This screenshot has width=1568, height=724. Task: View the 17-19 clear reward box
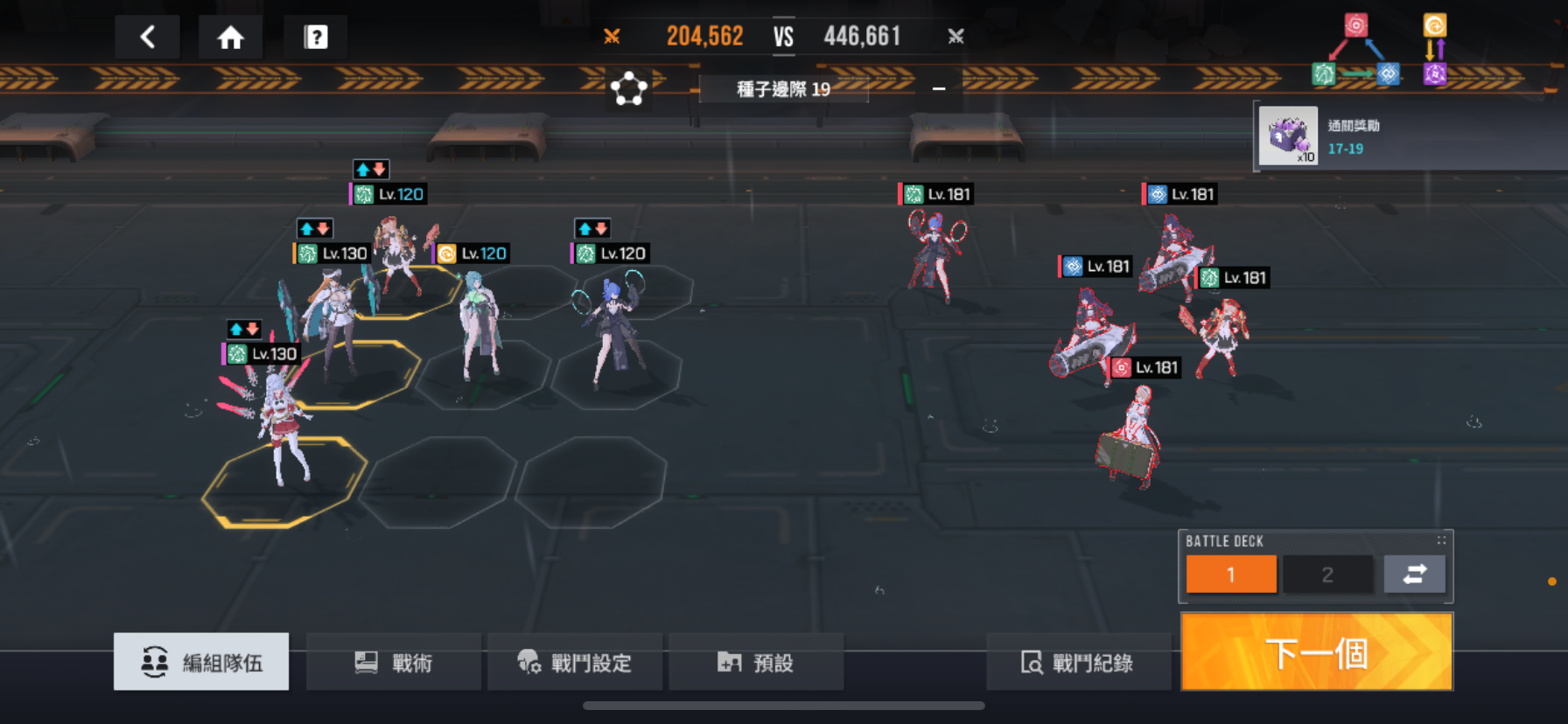1288,136
